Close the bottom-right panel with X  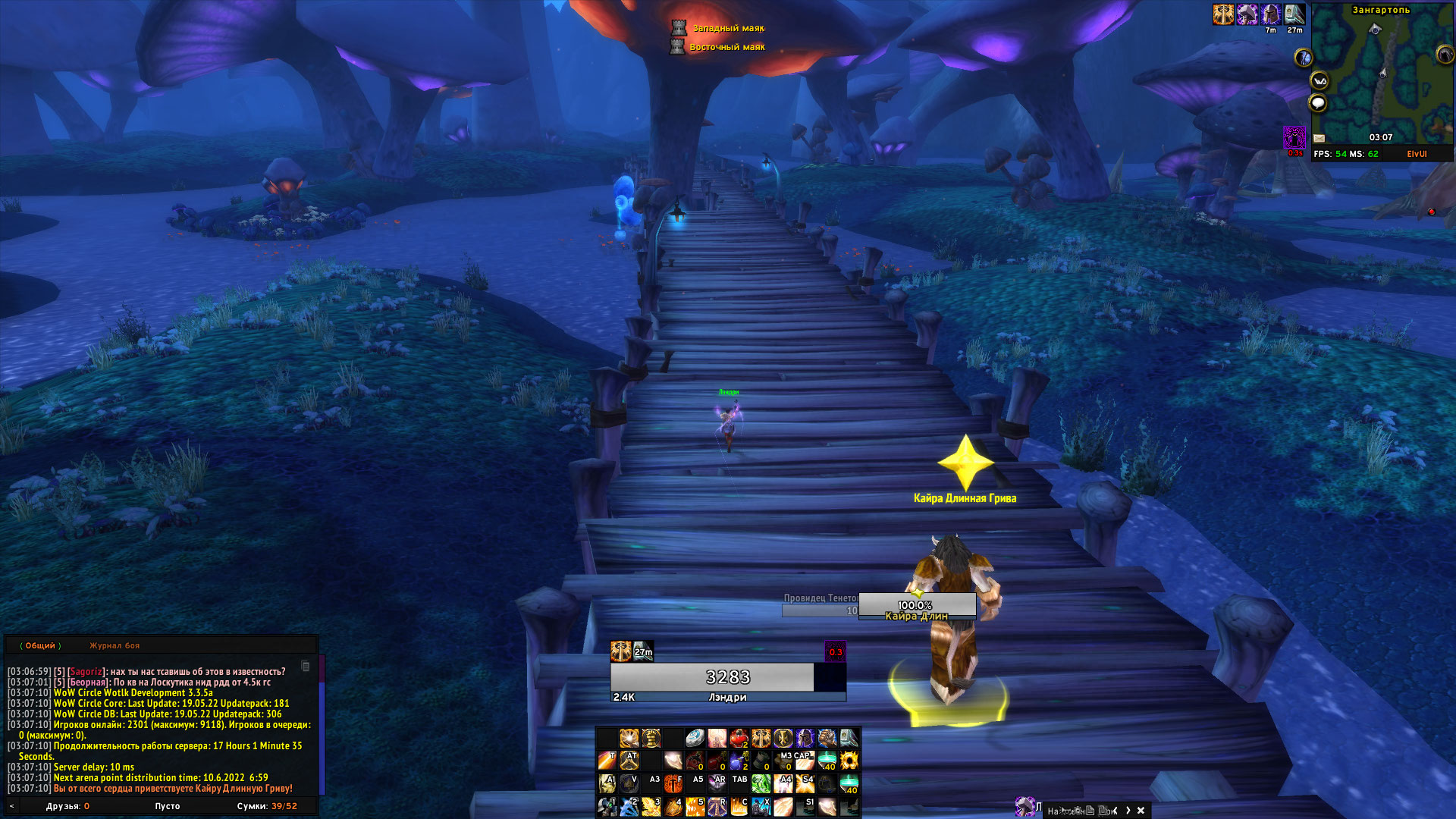1141,811
